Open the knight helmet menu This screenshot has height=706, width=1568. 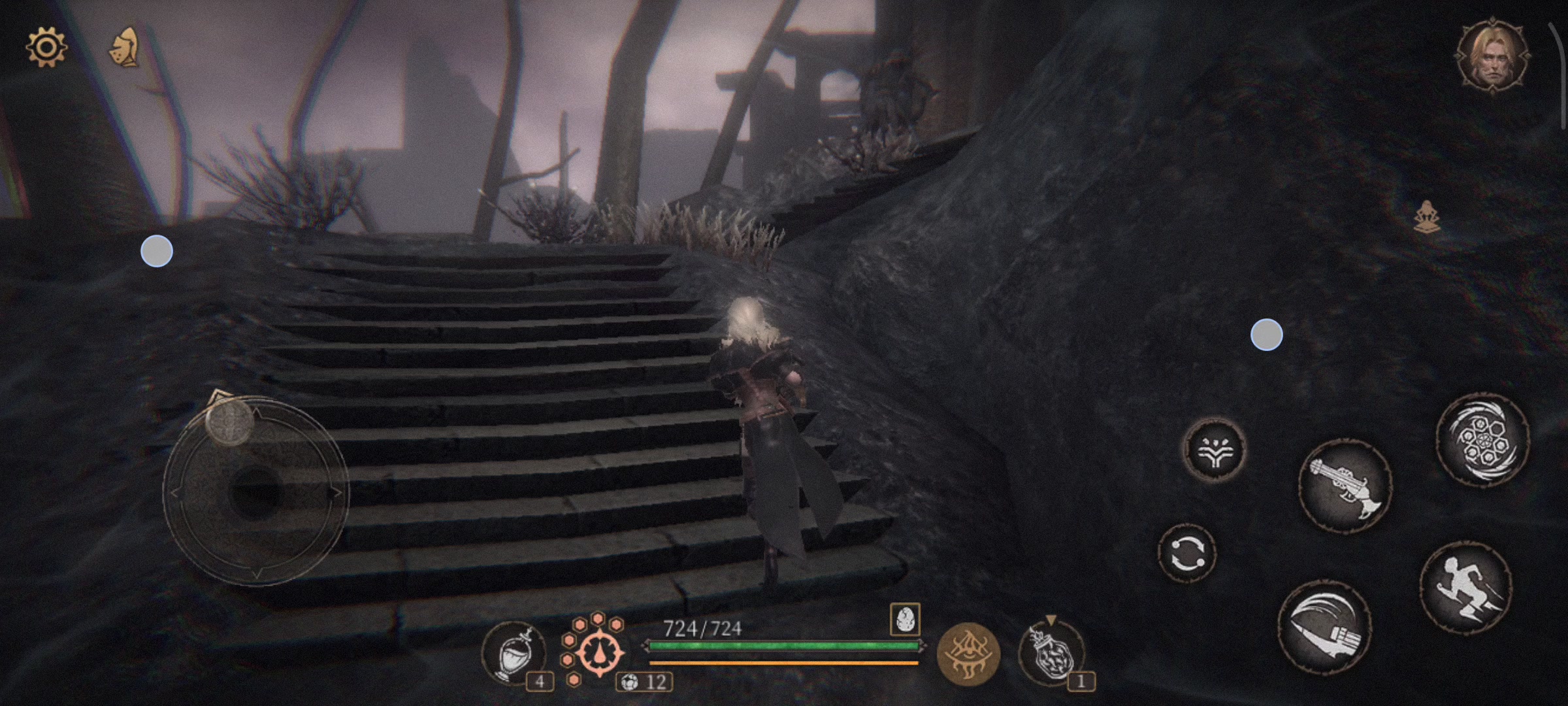click(124, 47)
